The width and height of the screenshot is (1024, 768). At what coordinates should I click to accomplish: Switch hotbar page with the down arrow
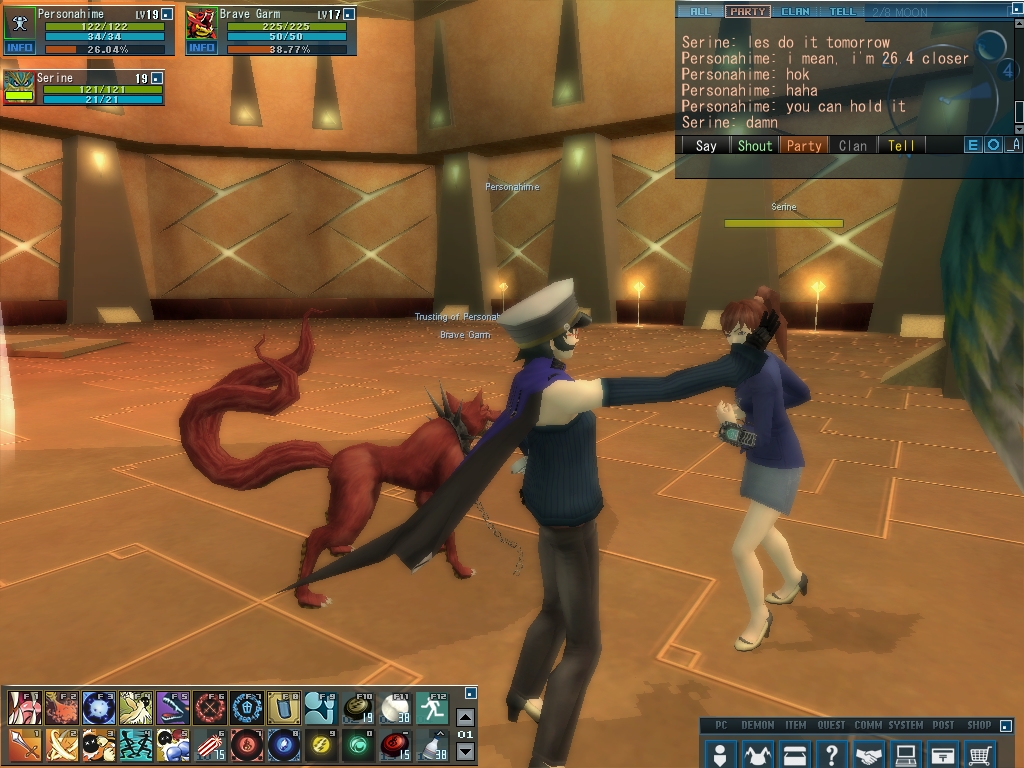click(465, 752)
